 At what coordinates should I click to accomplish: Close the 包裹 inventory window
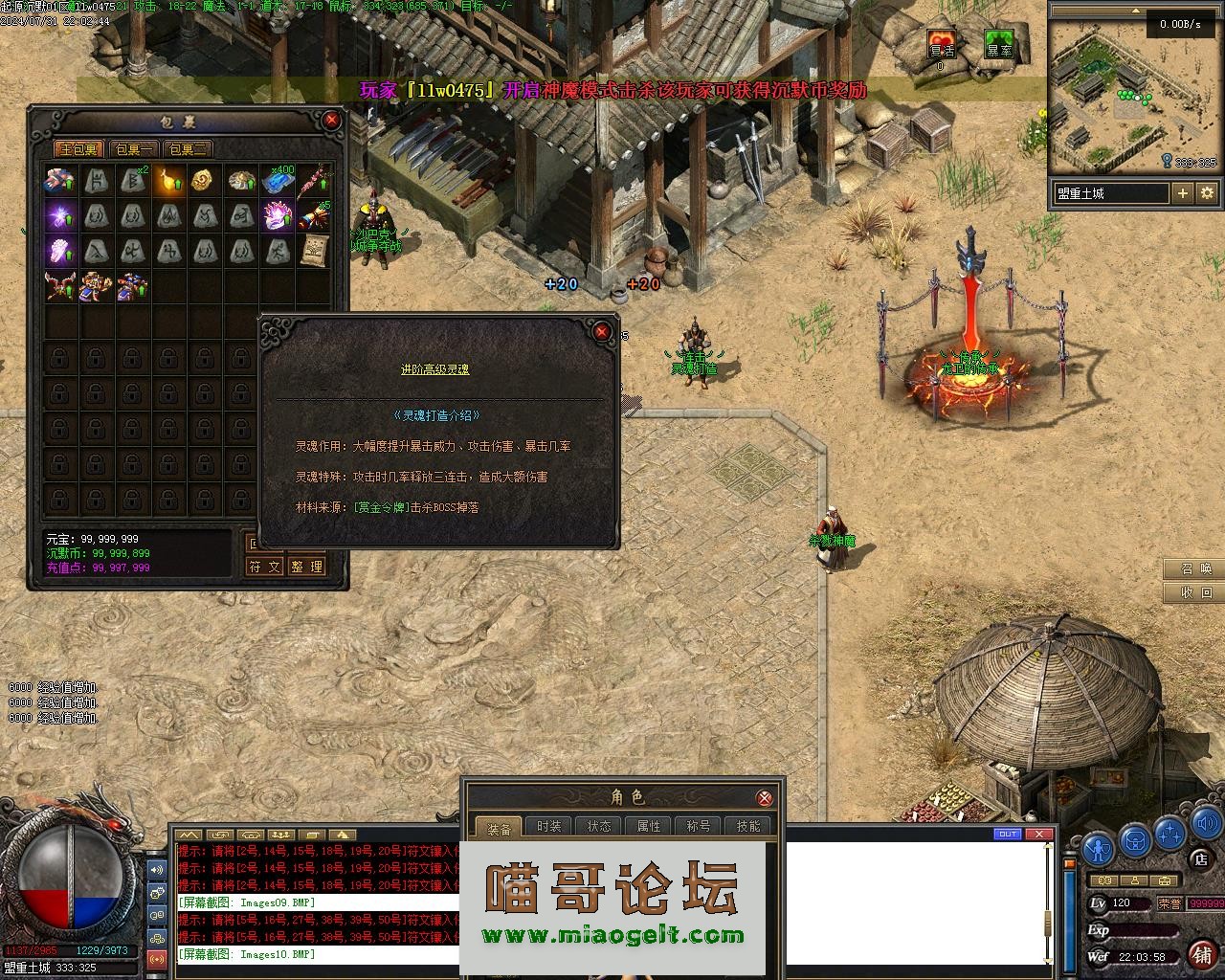332,121
